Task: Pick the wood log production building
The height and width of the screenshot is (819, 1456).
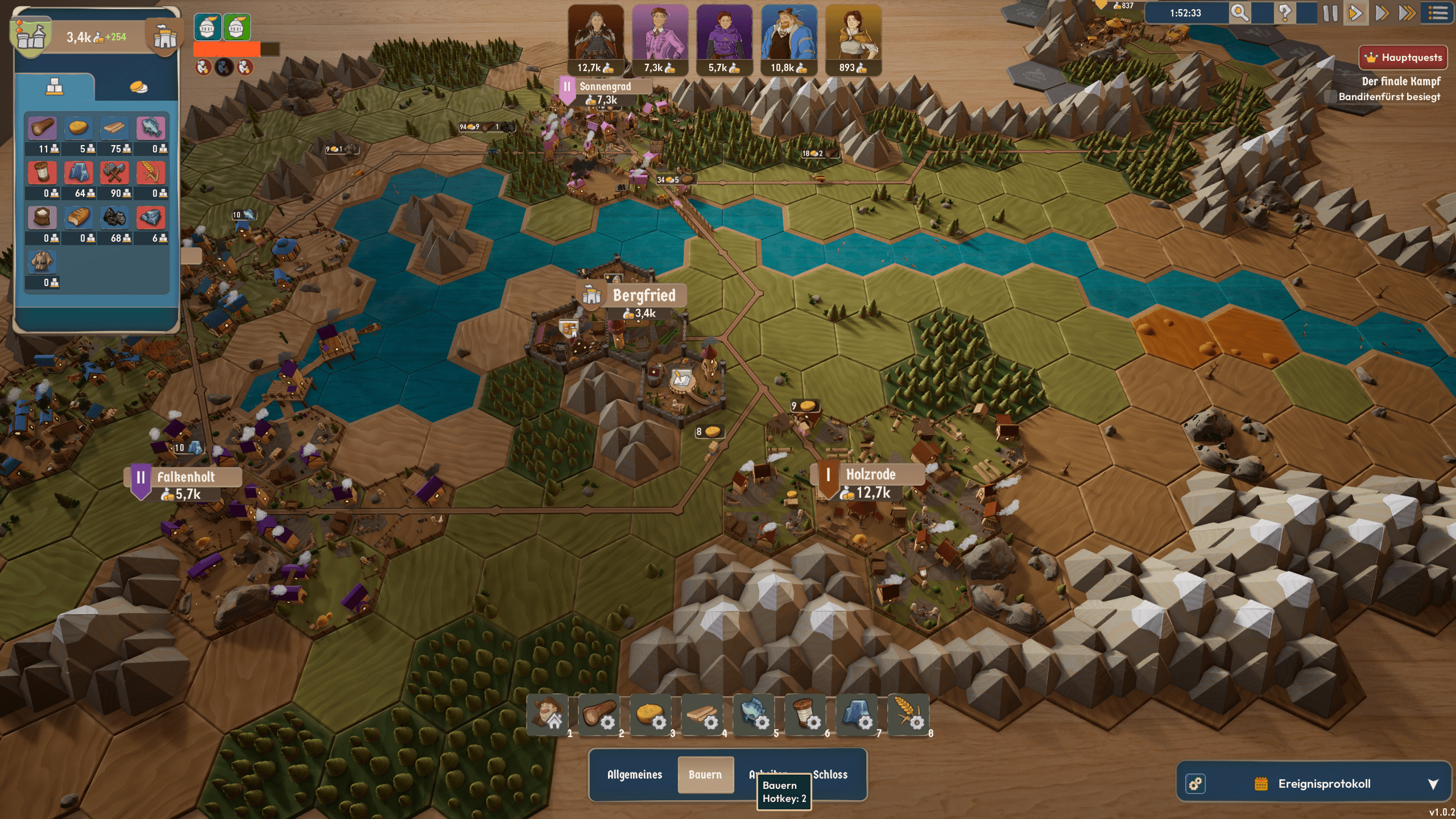Action: coord(599,715)
